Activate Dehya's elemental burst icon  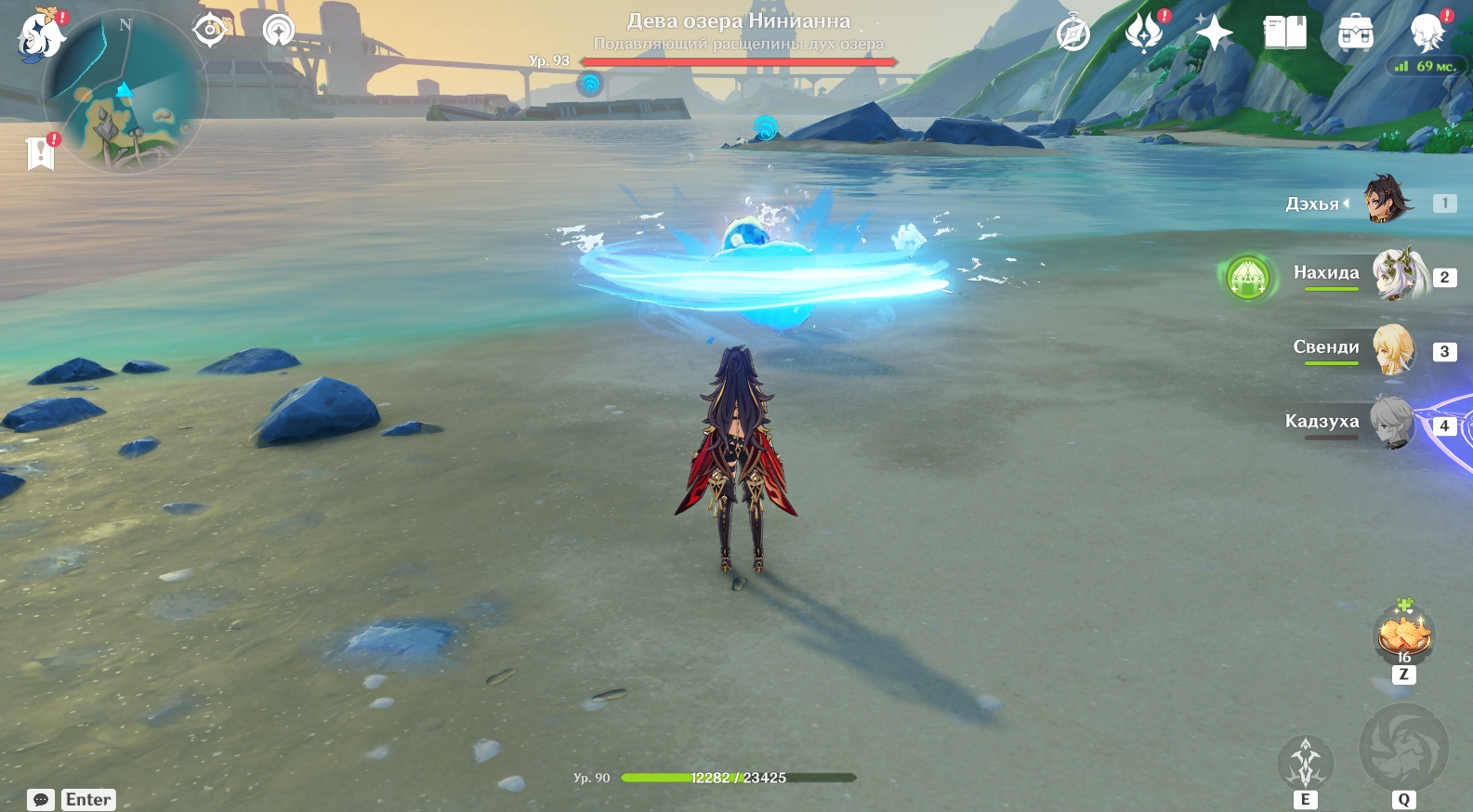coord(1403,747)
